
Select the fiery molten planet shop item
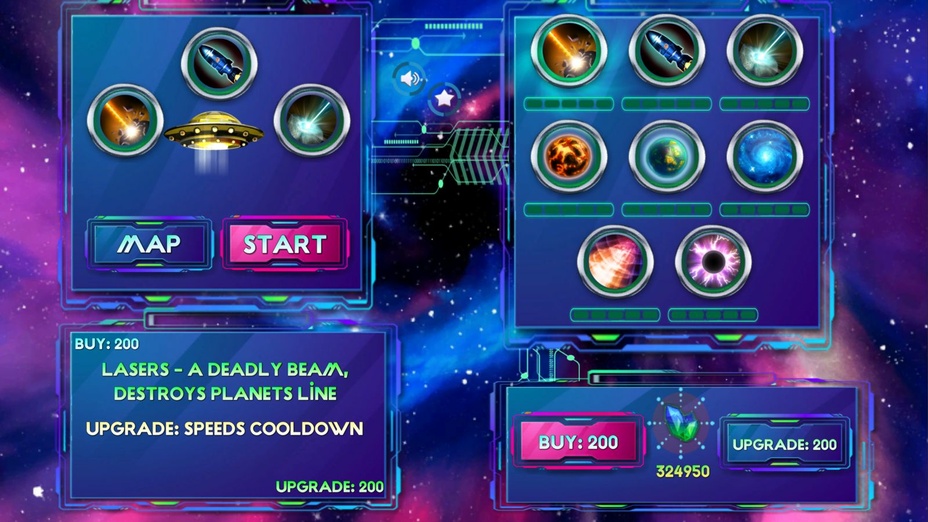pos(569,156)
